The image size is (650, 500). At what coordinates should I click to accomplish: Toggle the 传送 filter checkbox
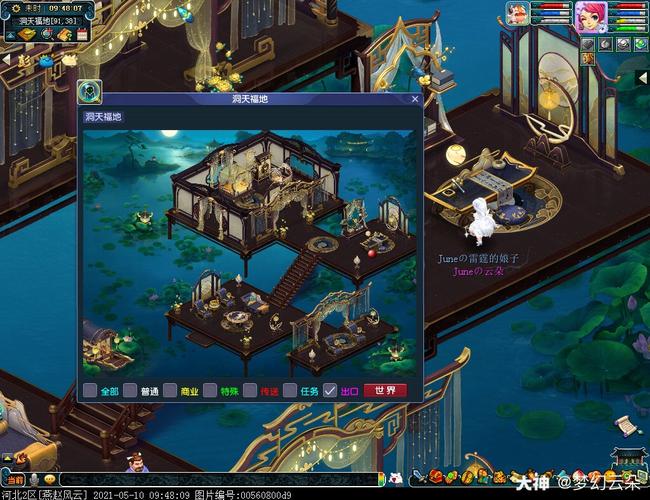pyautogui.click(x=250, y=391)
